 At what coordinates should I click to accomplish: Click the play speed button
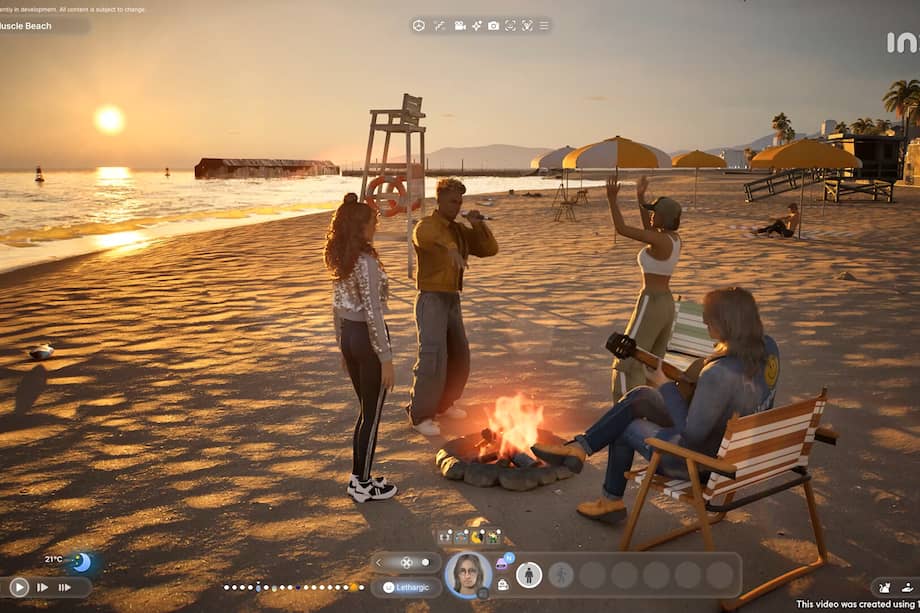pos(19,587)
